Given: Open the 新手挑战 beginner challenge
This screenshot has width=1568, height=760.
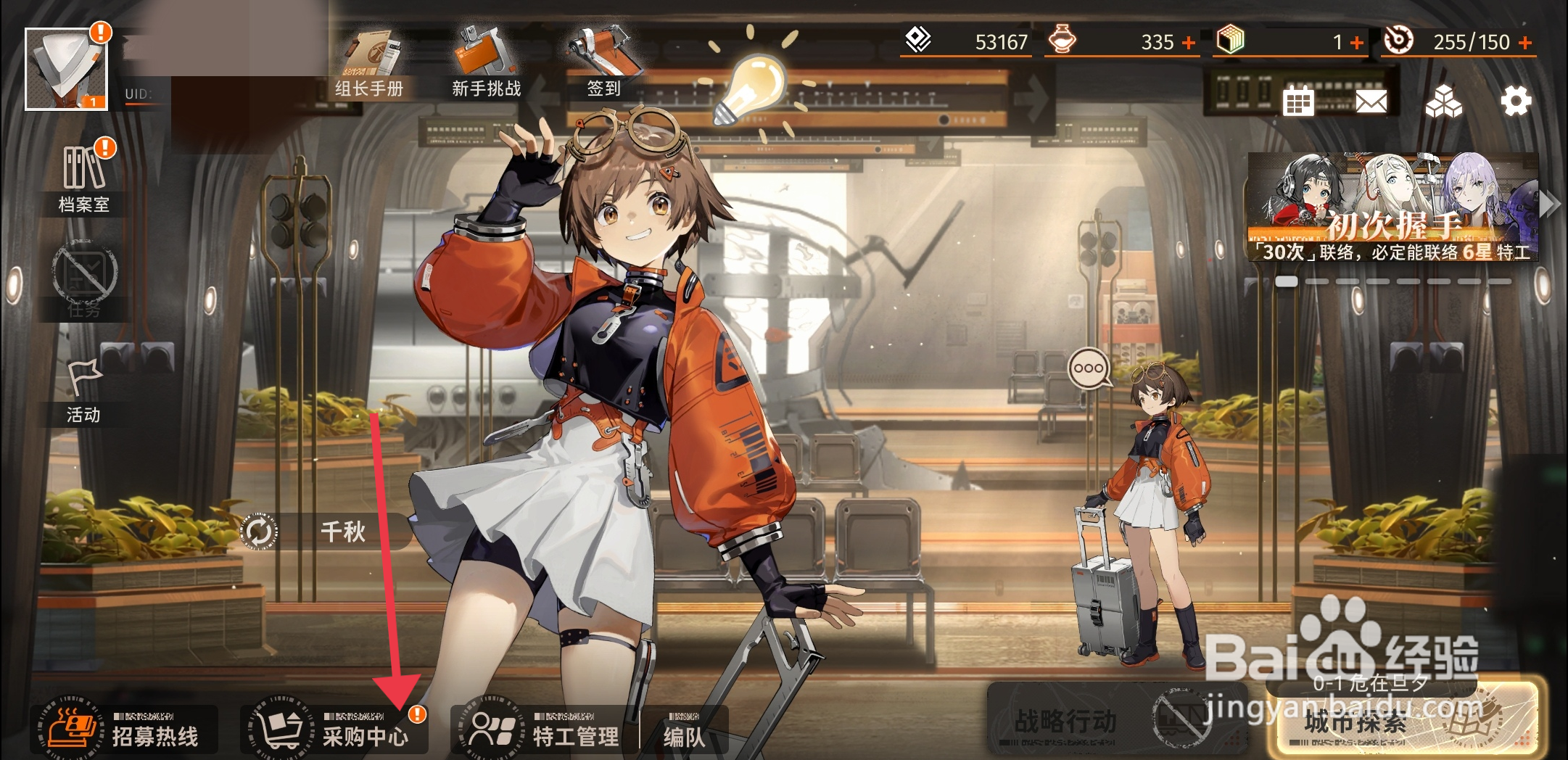Looking at the screenshot, I should (486, 67).
